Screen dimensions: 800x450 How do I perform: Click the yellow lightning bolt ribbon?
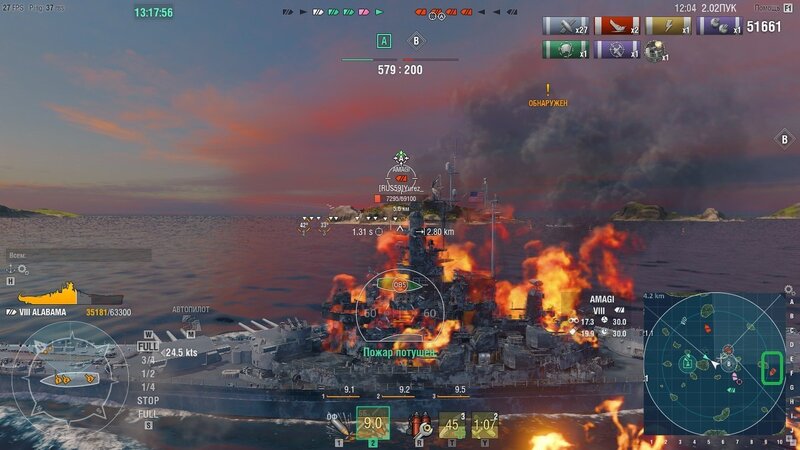tap(668, 26)
